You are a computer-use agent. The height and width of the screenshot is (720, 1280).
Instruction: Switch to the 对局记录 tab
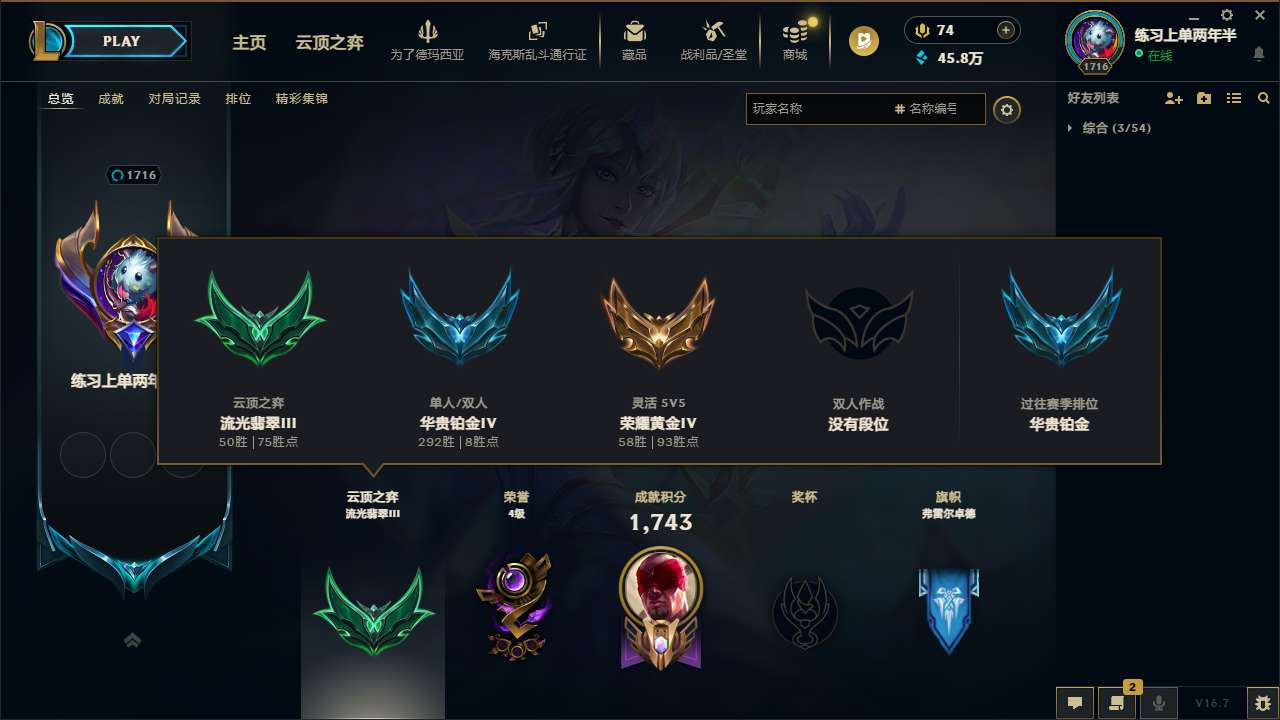pos(174,98)
